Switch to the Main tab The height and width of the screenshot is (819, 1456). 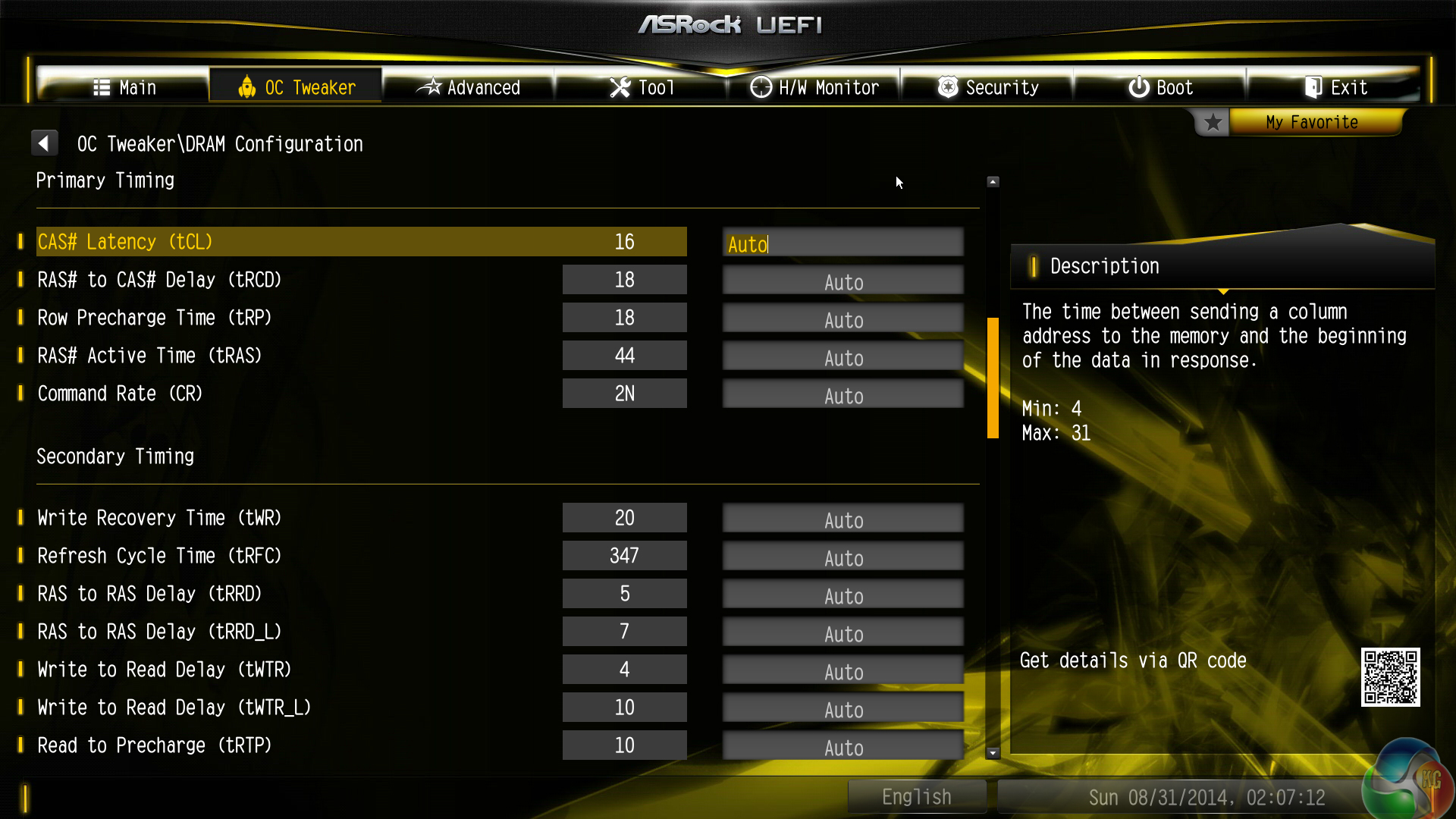(124, 87)
